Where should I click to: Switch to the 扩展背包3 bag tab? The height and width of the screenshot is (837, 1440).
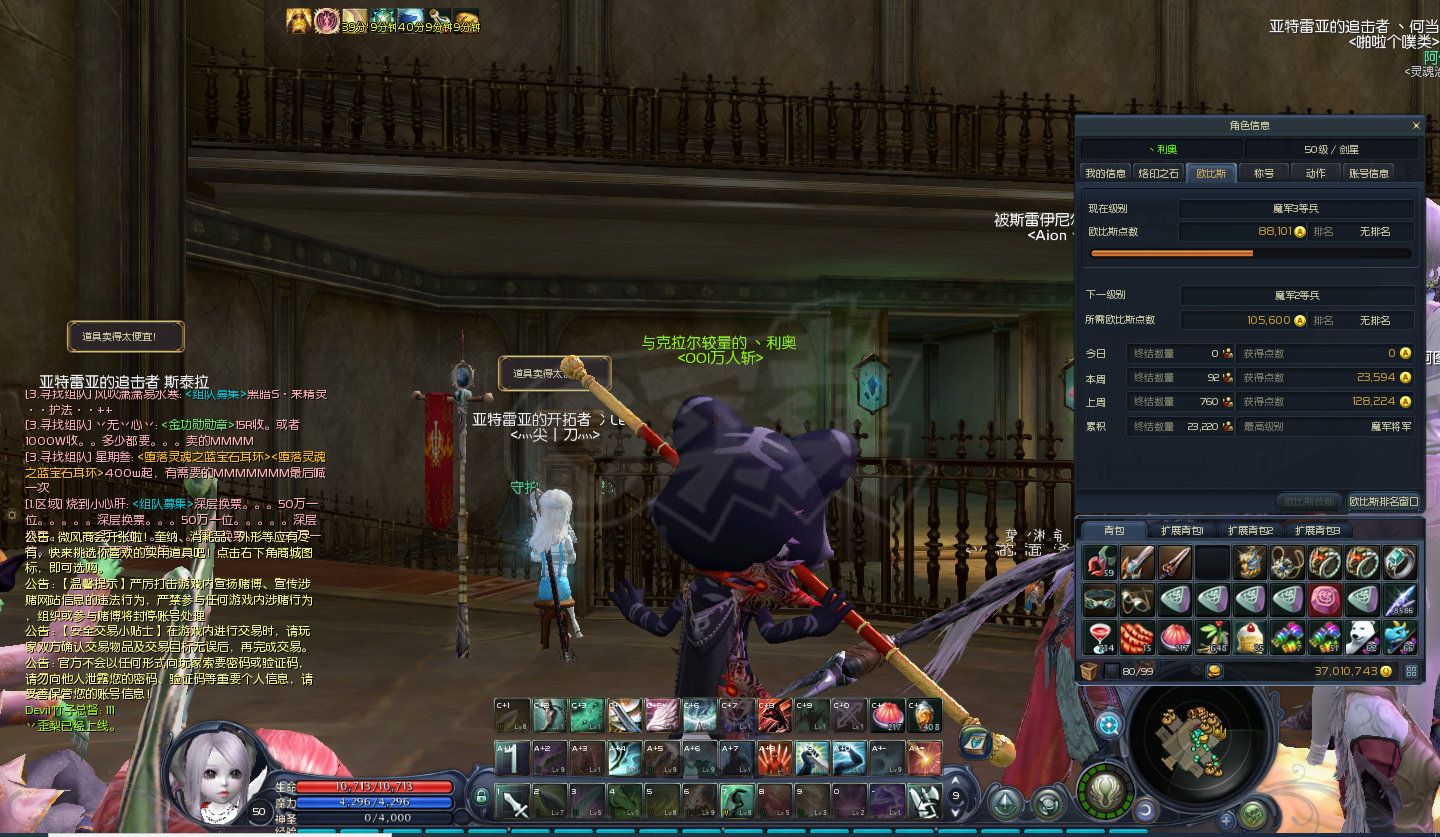tap(1317, 530)
